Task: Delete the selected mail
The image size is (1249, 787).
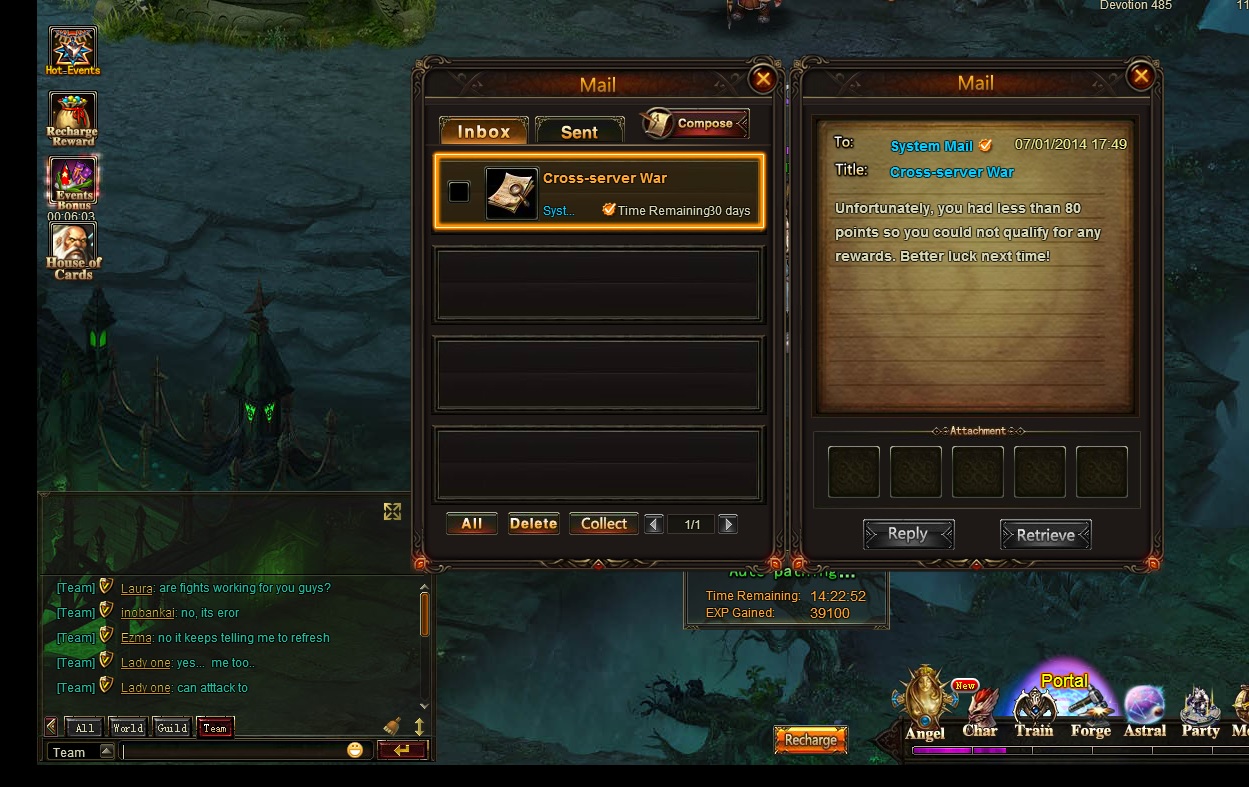Action: tap(533, 524)
